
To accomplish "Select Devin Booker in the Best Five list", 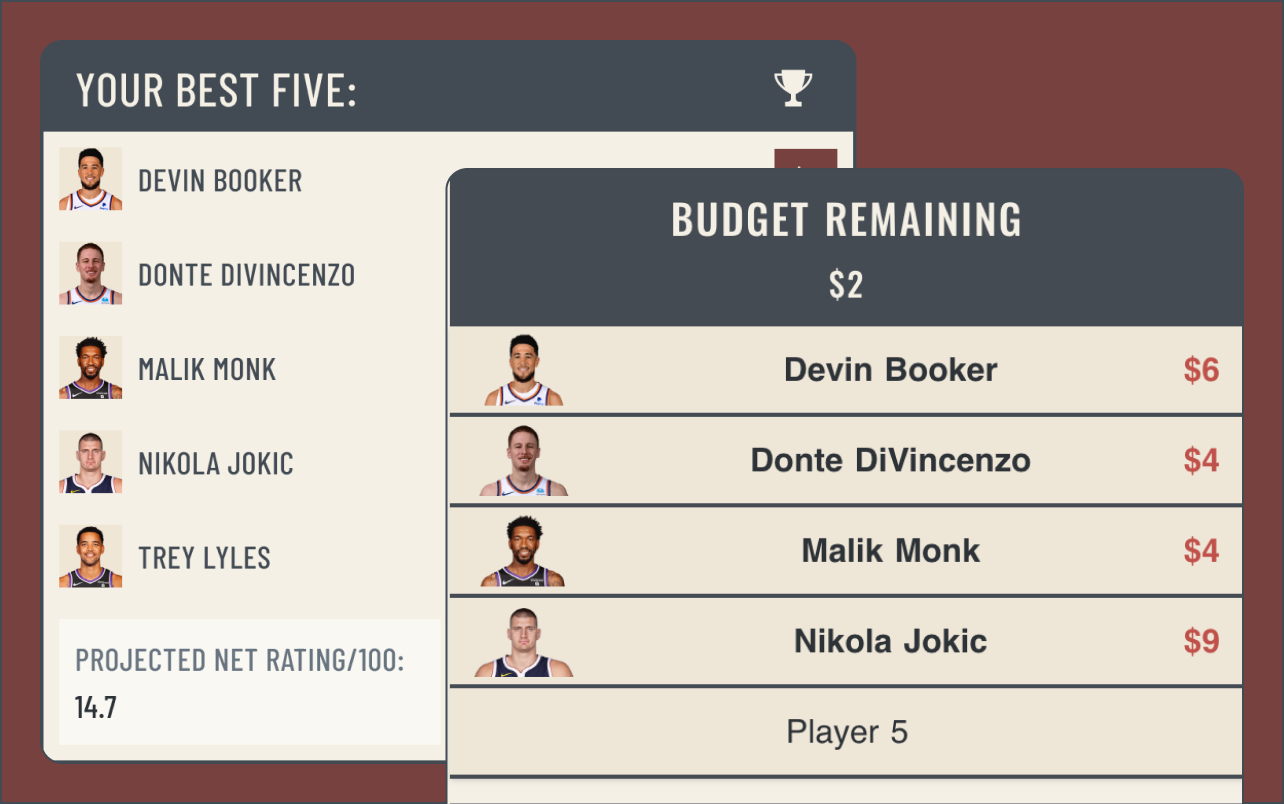I will coord(220,181).
